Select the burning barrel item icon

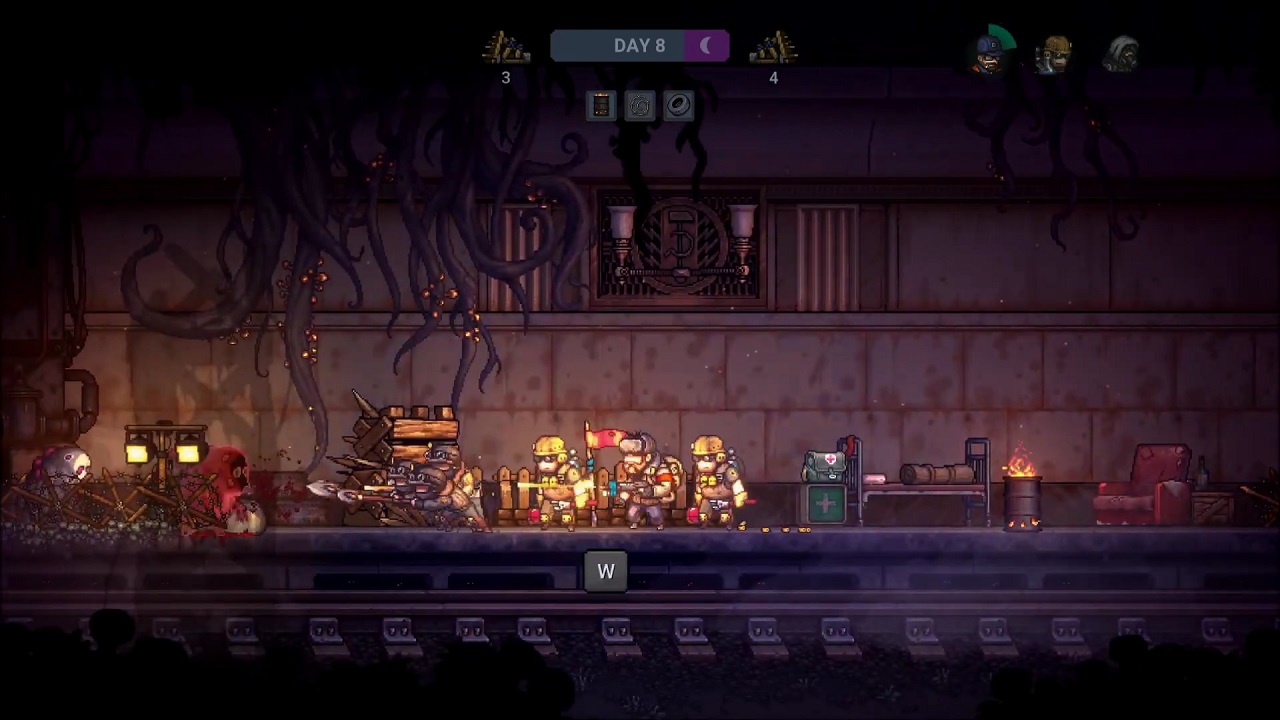pos(601,106)
